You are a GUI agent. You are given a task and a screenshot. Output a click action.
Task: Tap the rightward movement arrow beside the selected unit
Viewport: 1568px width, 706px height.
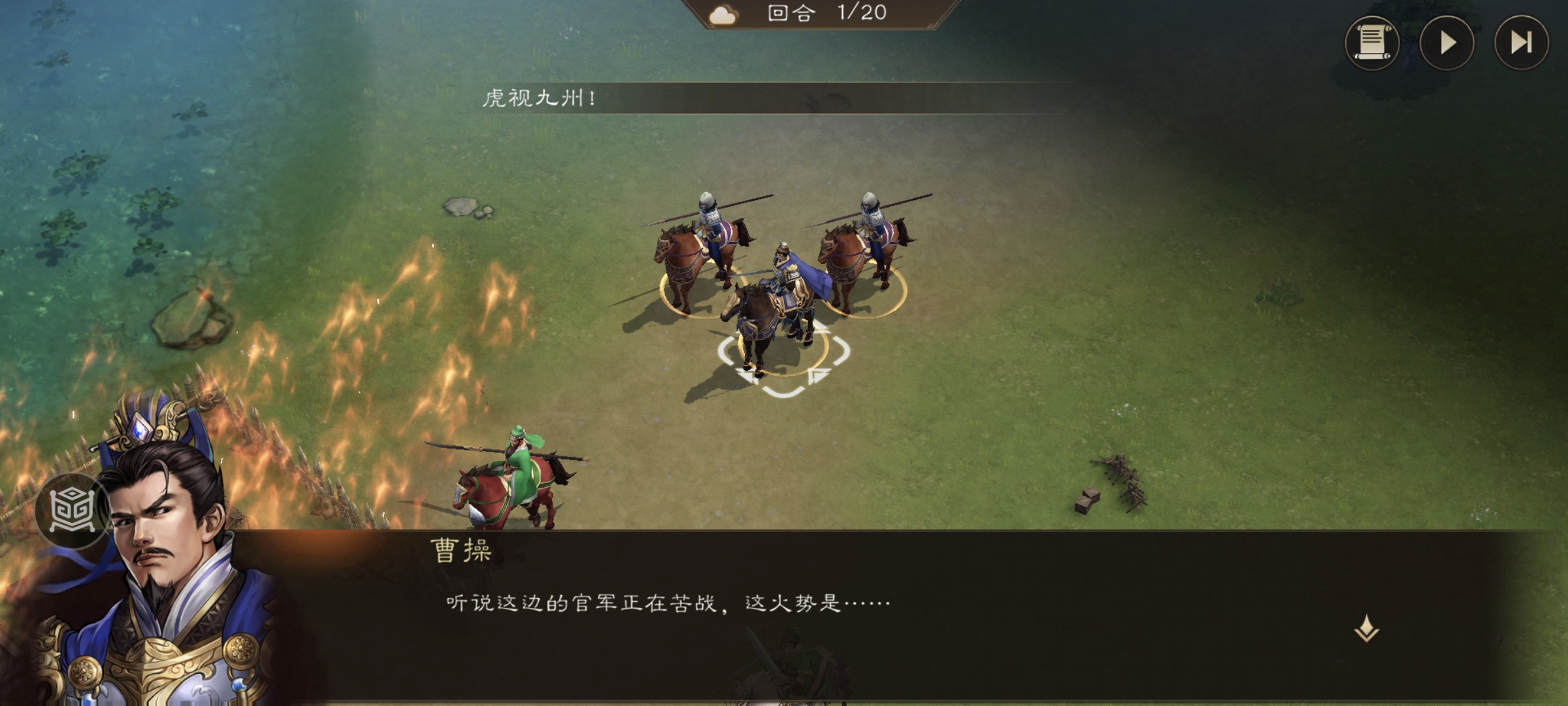(819, 374)
